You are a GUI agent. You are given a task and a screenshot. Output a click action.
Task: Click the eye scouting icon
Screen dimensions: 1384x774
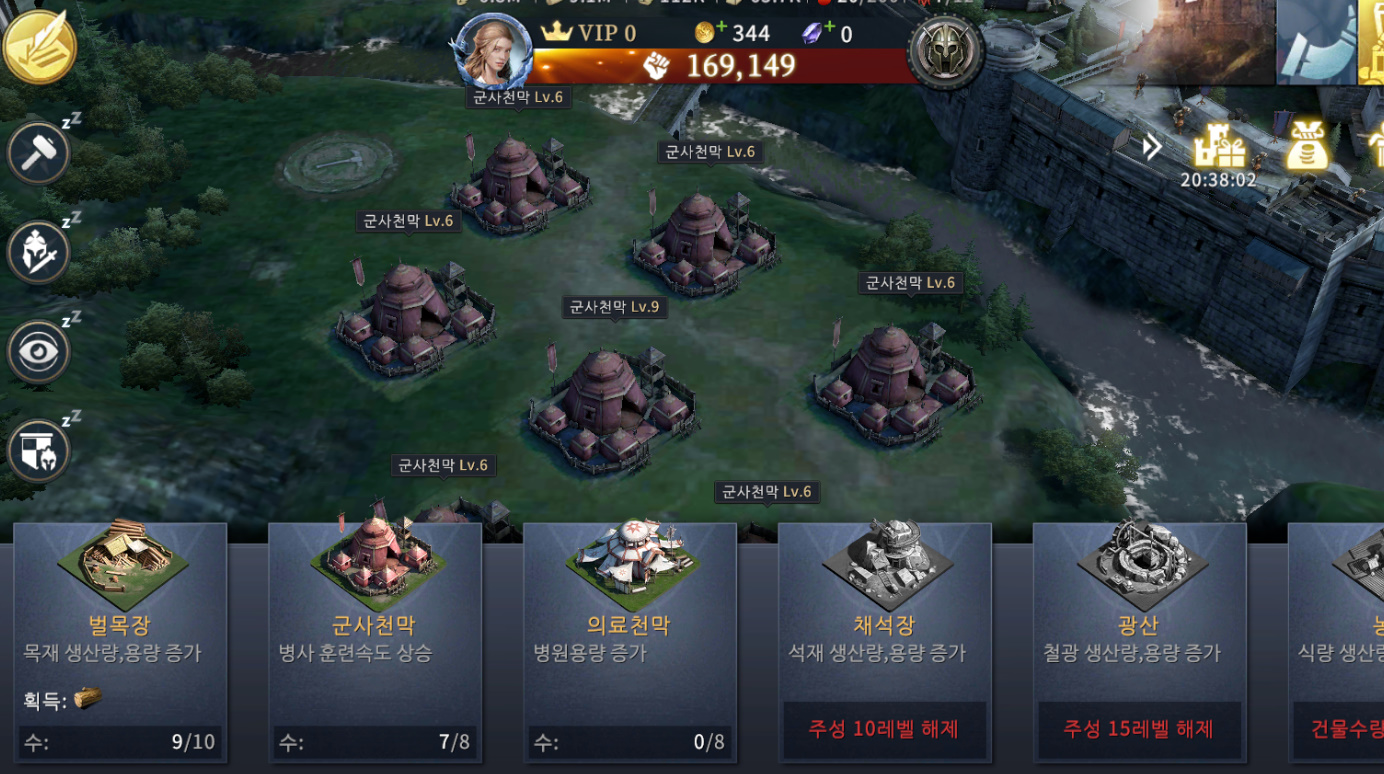coord(39,351)
